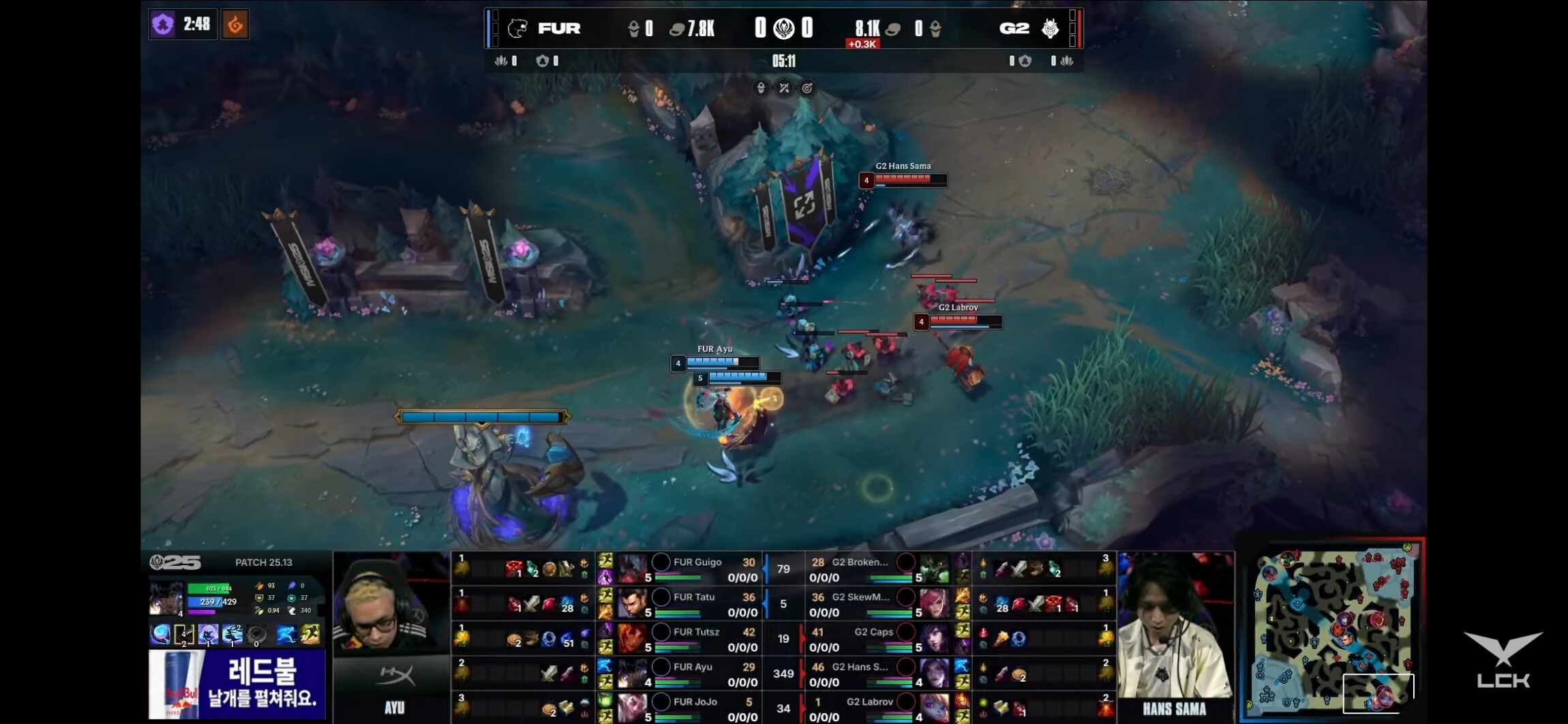
Task: Click G2 Labrov's champion portrait
Action: [933, 708]
